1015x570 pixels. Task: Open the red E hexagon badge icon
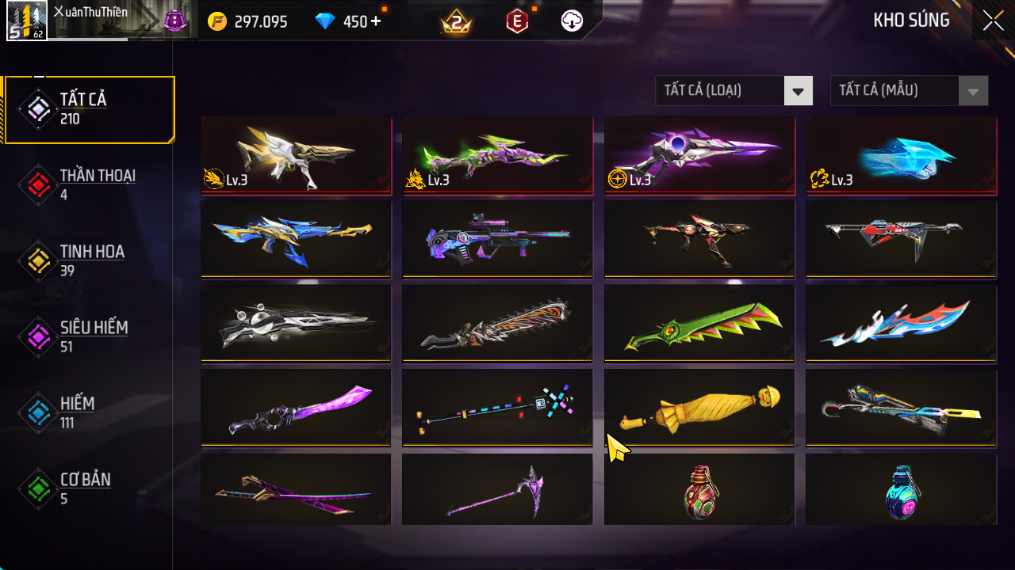(x=517, y=21)
